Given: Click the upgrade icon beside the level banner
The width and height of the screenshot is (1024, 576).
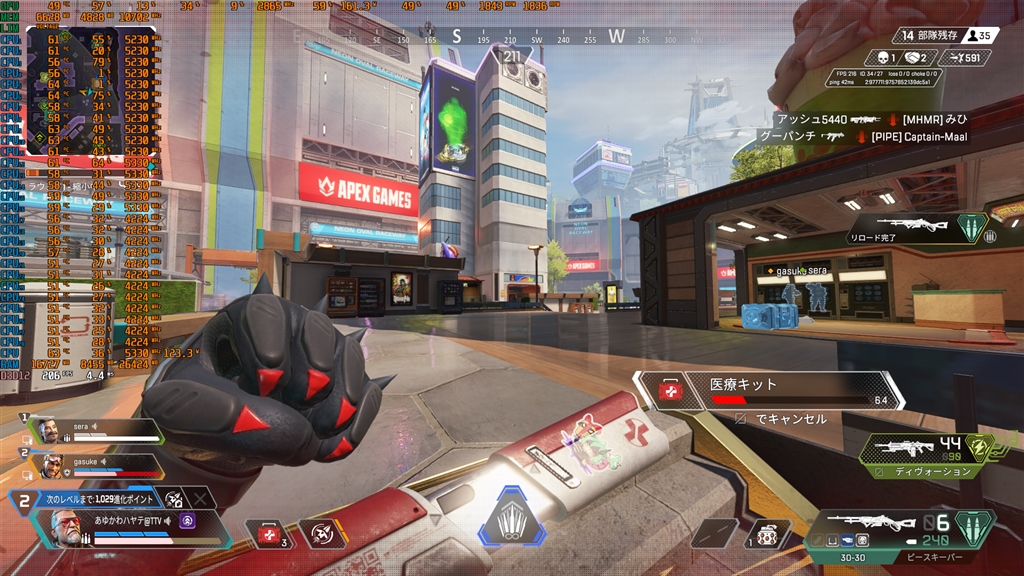Looking at the screenshot, I should coord(174,498).
